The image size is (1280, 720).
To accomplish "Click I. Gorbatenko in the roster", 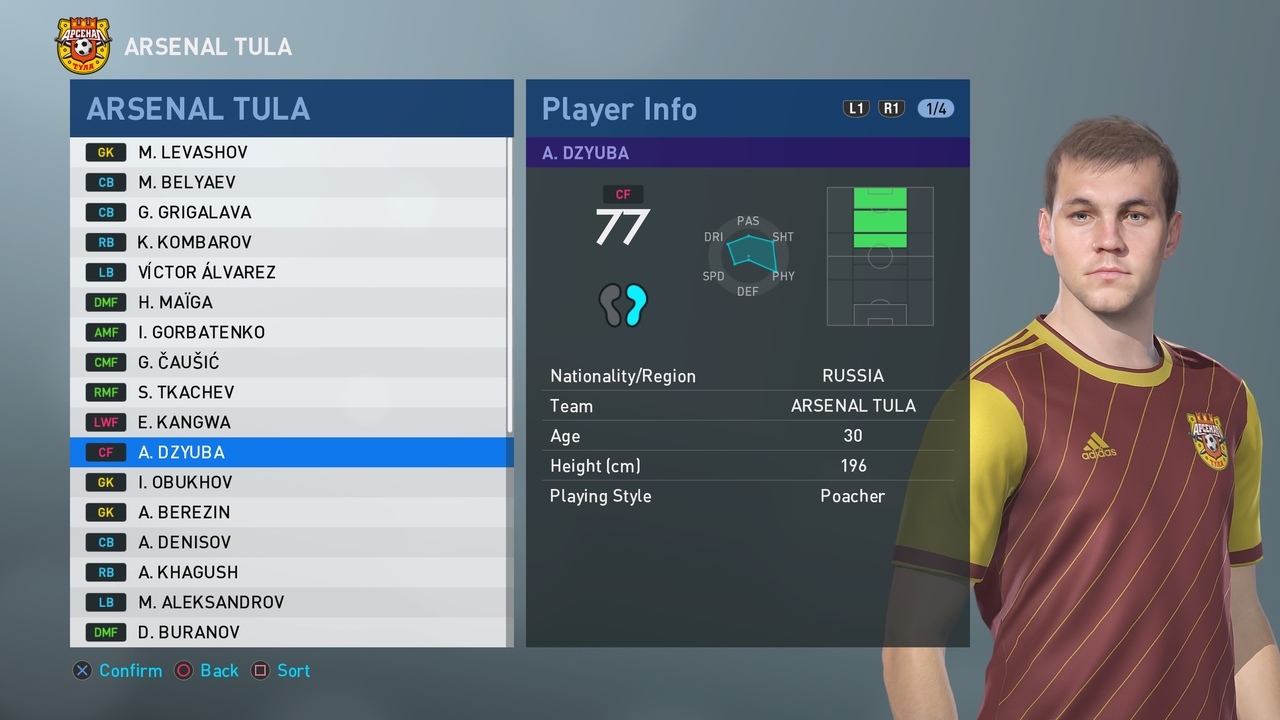I will pyautogui.click(x=290, y=332).
